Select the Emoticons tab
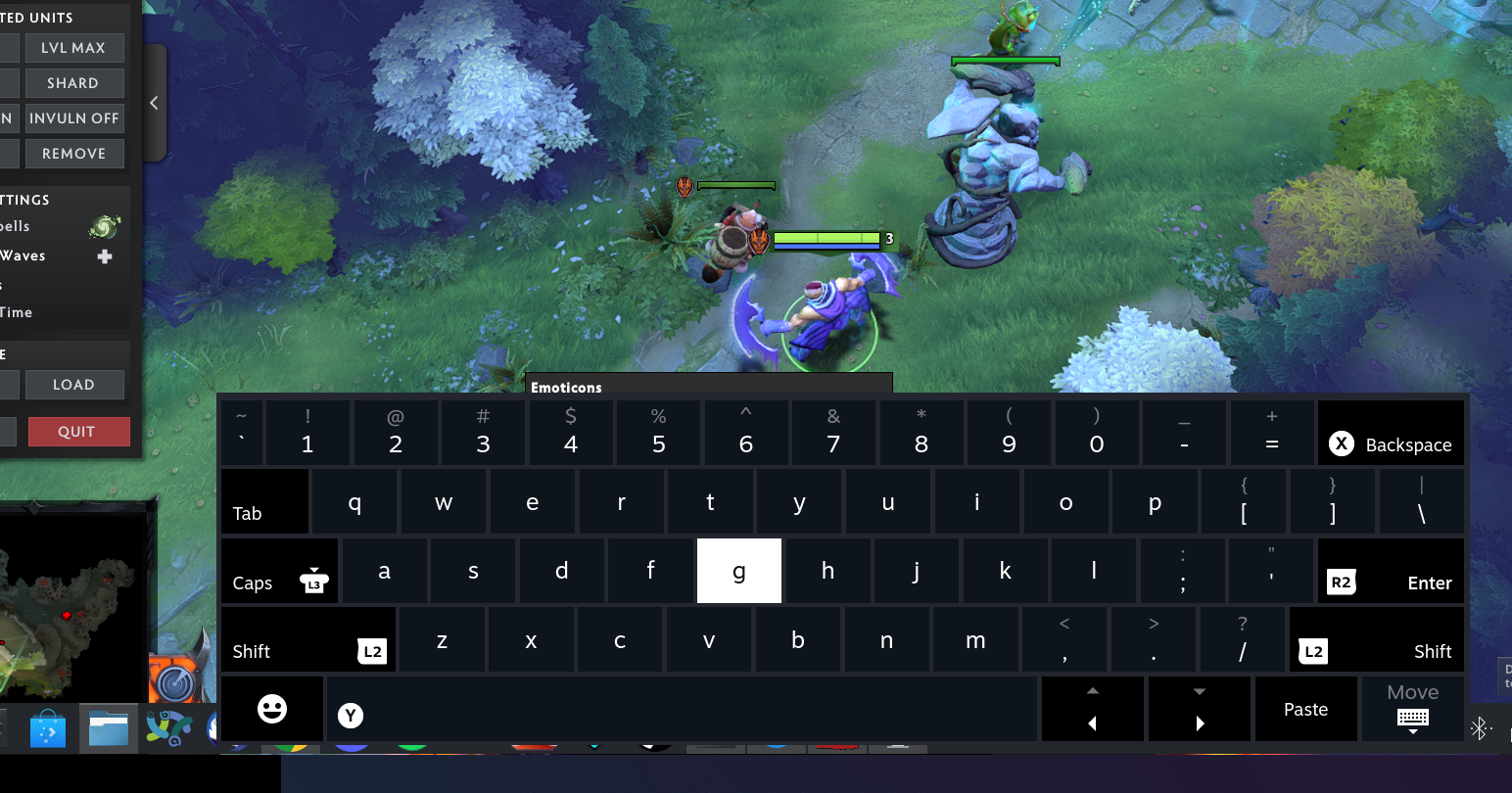Screen dimensions: 1512x793 pos(566,387)
